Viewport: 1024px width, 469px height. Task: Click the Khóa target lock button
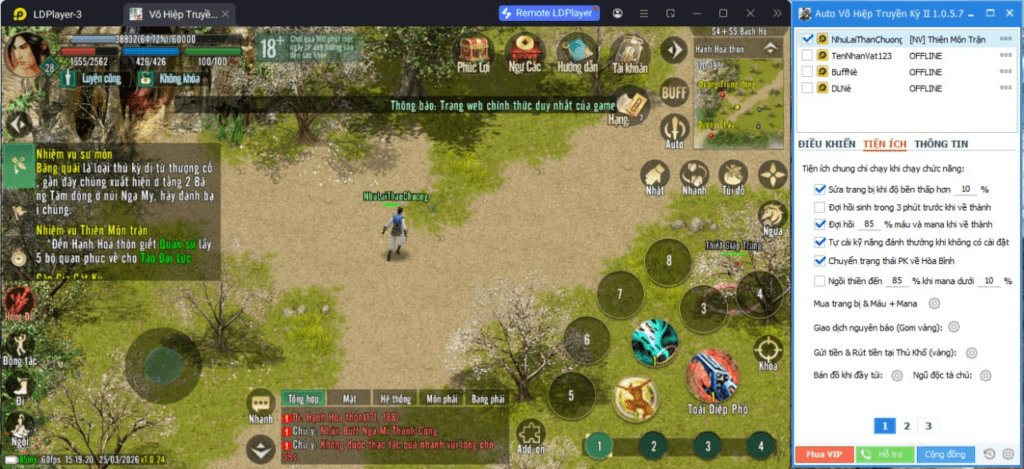768,351
